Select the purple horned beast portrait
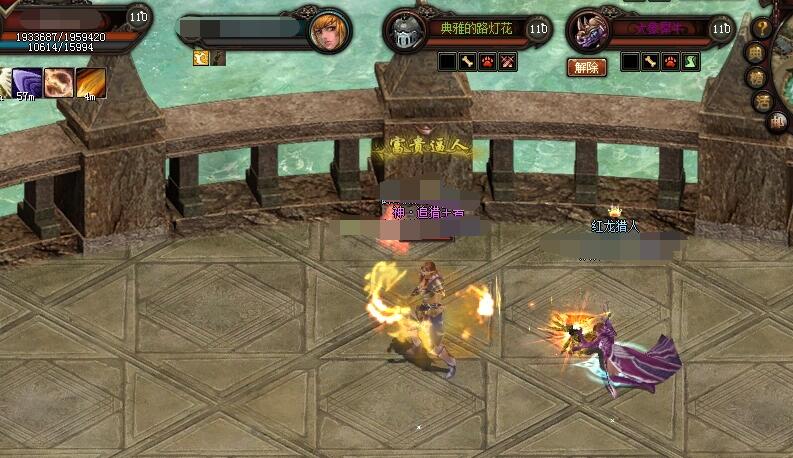 [x=588, y=30]
